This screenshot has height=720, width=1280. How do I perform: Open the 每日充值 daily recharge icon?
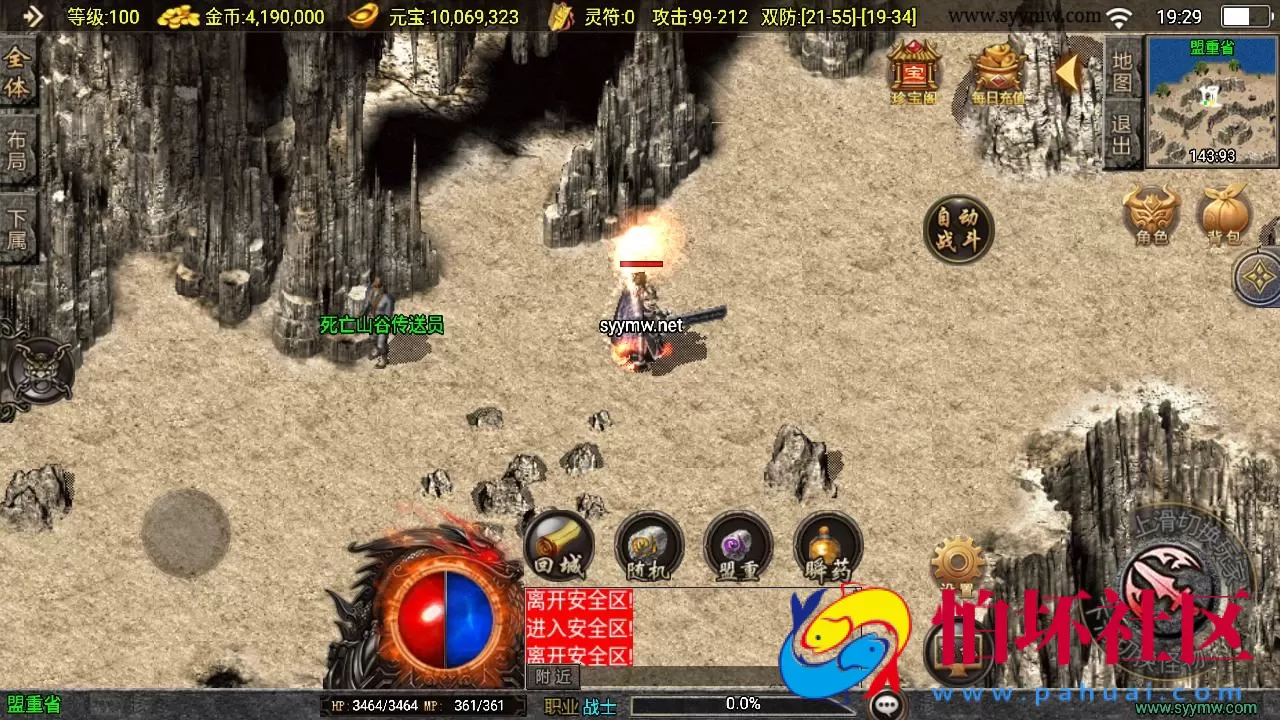tap(995, 70)
